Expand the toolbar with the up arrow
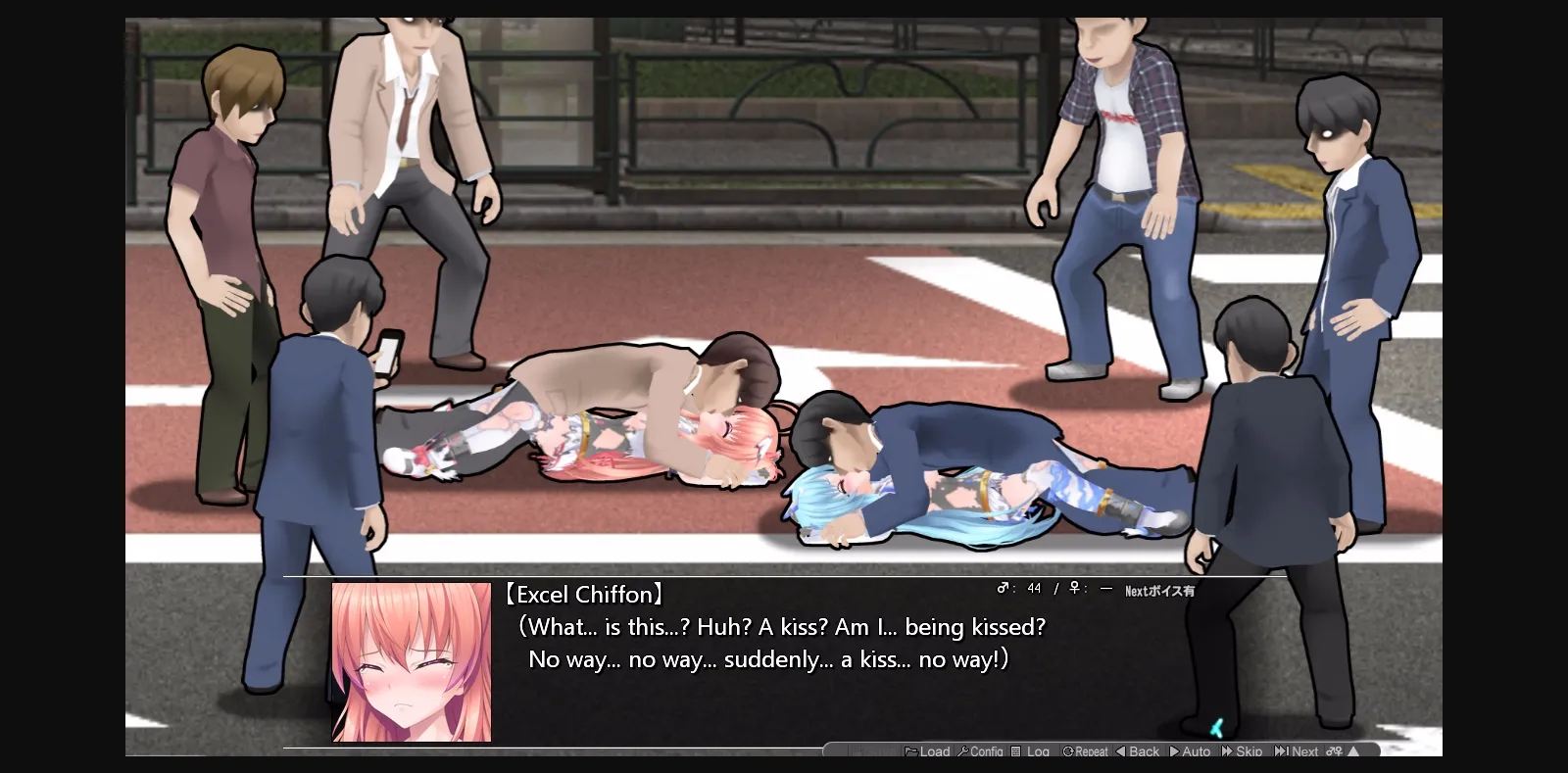 pos(1354,752)
